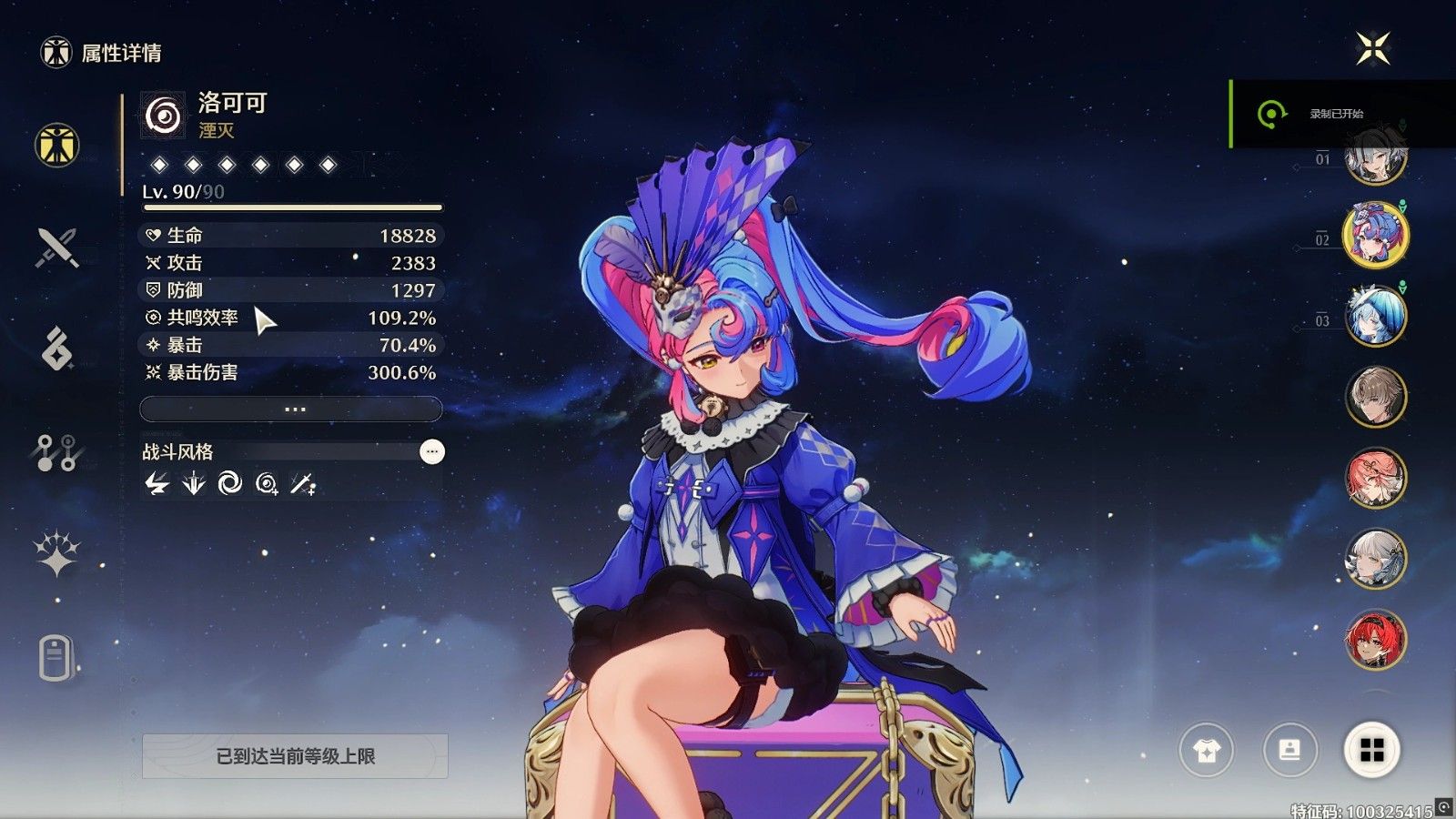Image resolution: width=1456 pixels, height=819 pixels.
Task: Switch to the red-haired character portrait
Action: click(1375, 639)
